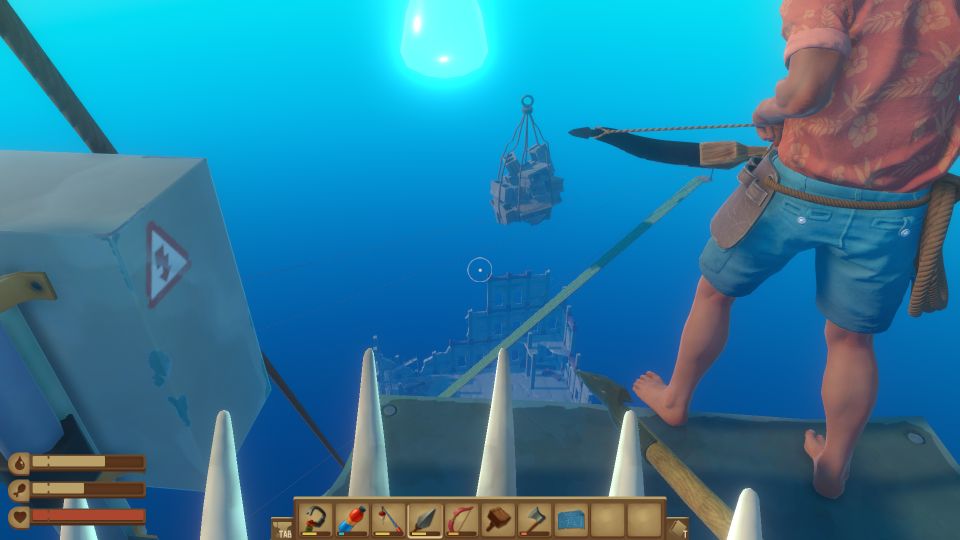Select the spear hotbar slot
The height and width of the screenshot is (540, 960).
pyautogui.click(x=425, y=519)
